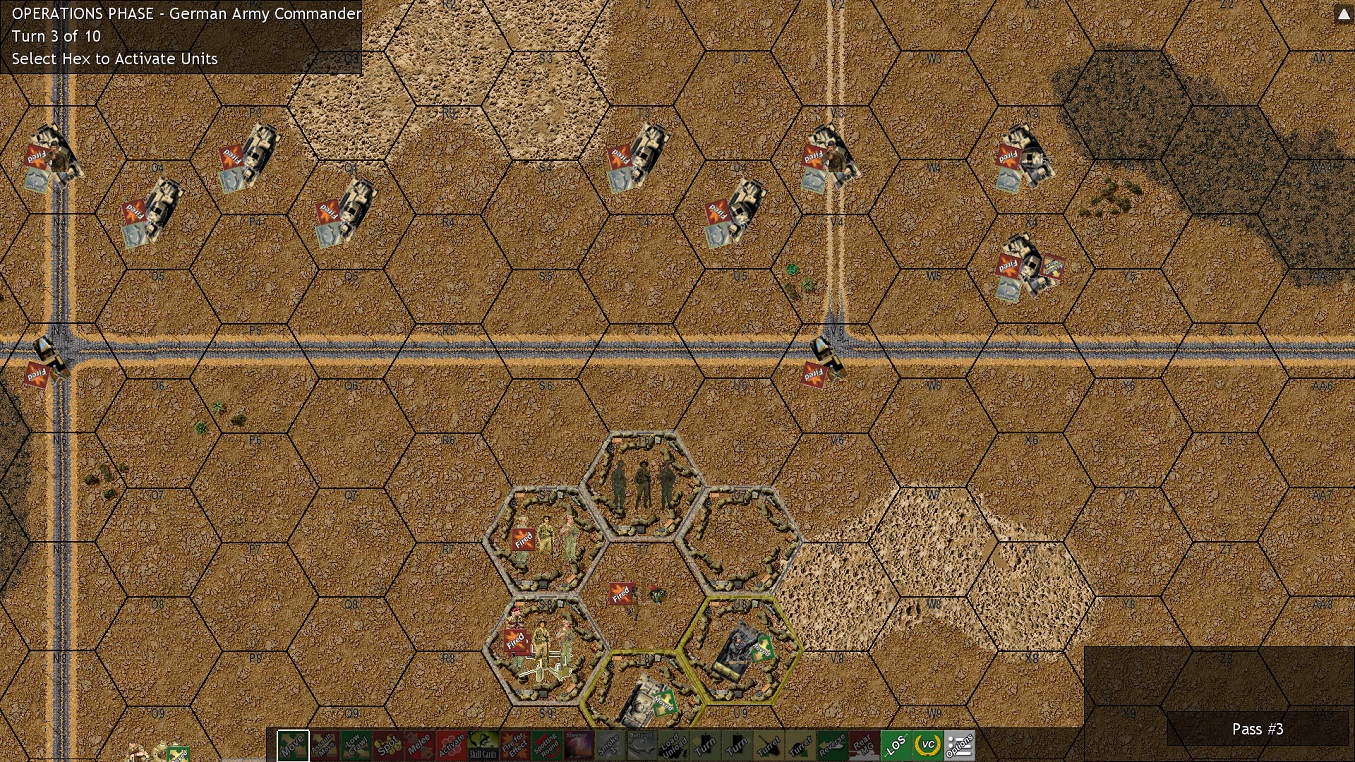Toggle the LOS display
This screenshot has width=1355, height=762.
(x=895, y=746)
